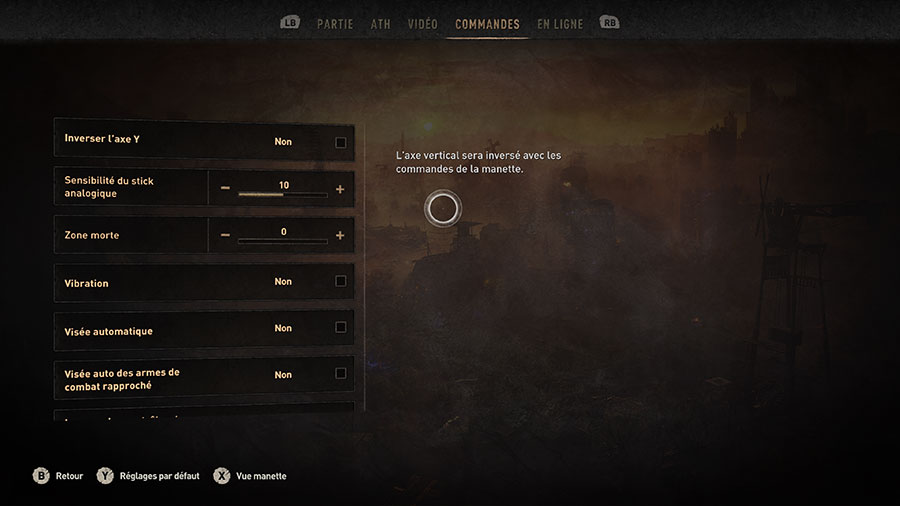Select the COMMANDES tab

point(487,24)
